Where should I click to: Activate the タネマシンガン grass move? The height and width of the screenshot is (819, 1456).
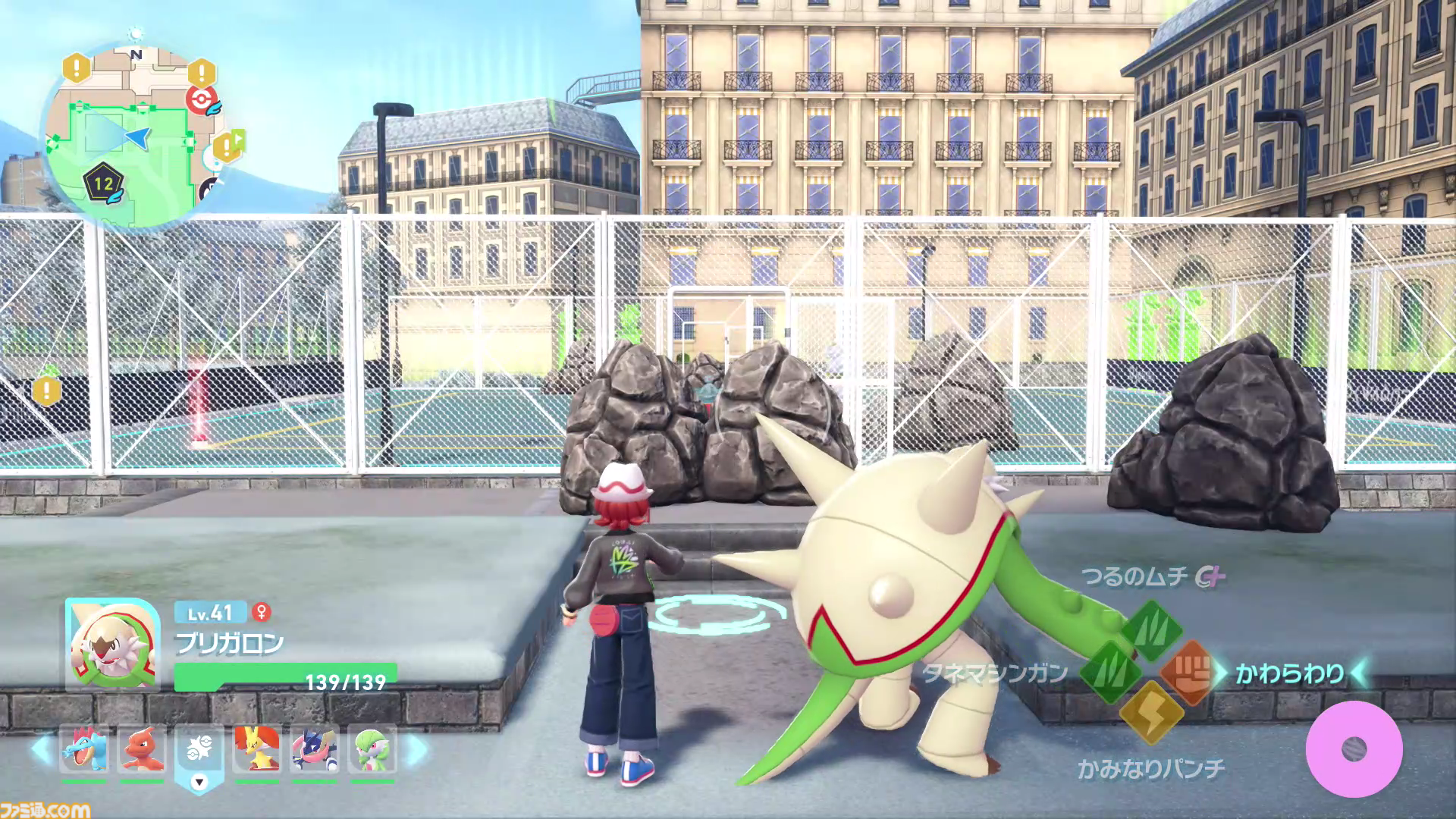pyautogui.click(x=1109, y=672)
